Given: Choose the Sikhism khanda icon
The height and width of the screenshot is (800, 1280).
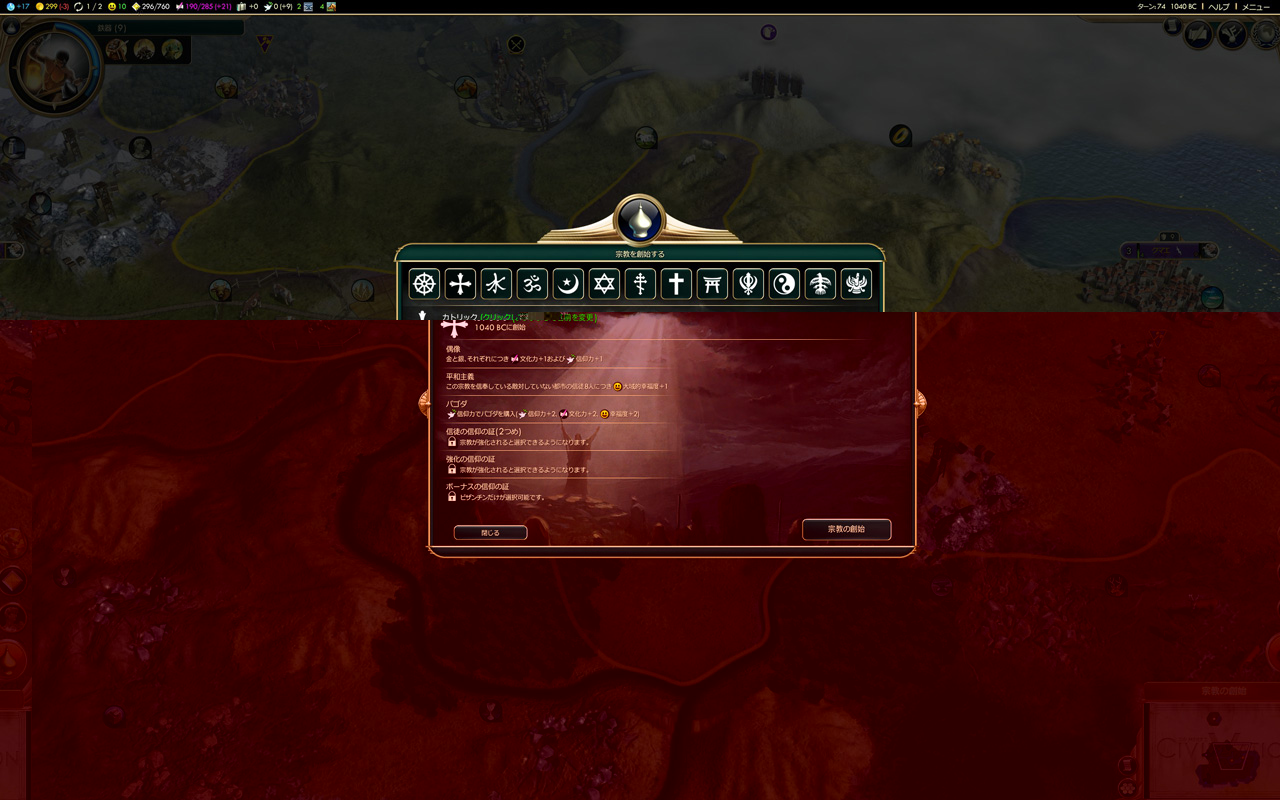Looking at the screenshot, I should (x=748, y=284).
